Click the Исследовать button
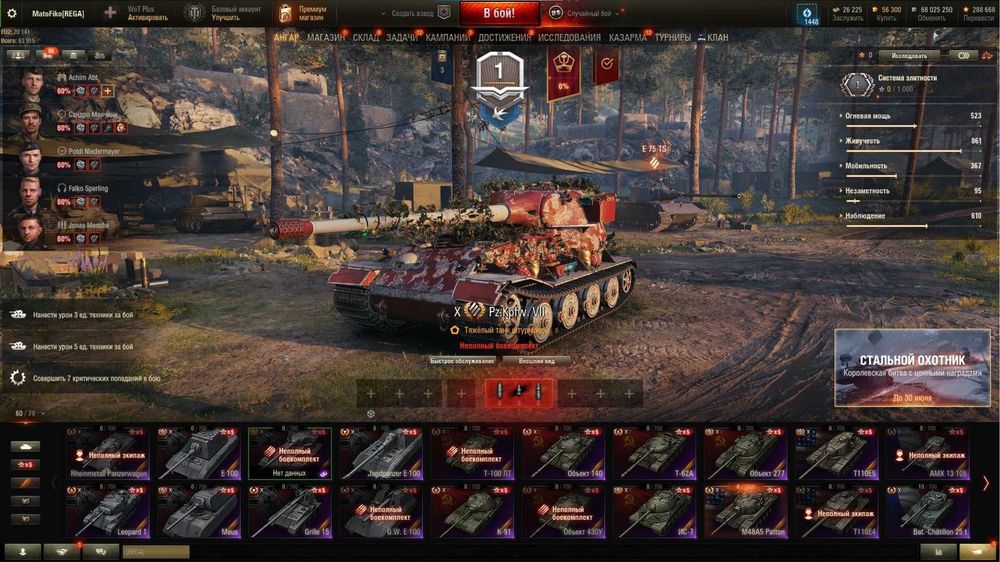Screen dimensions: 1000x562 pyautogui.click(x=910, y=56)
